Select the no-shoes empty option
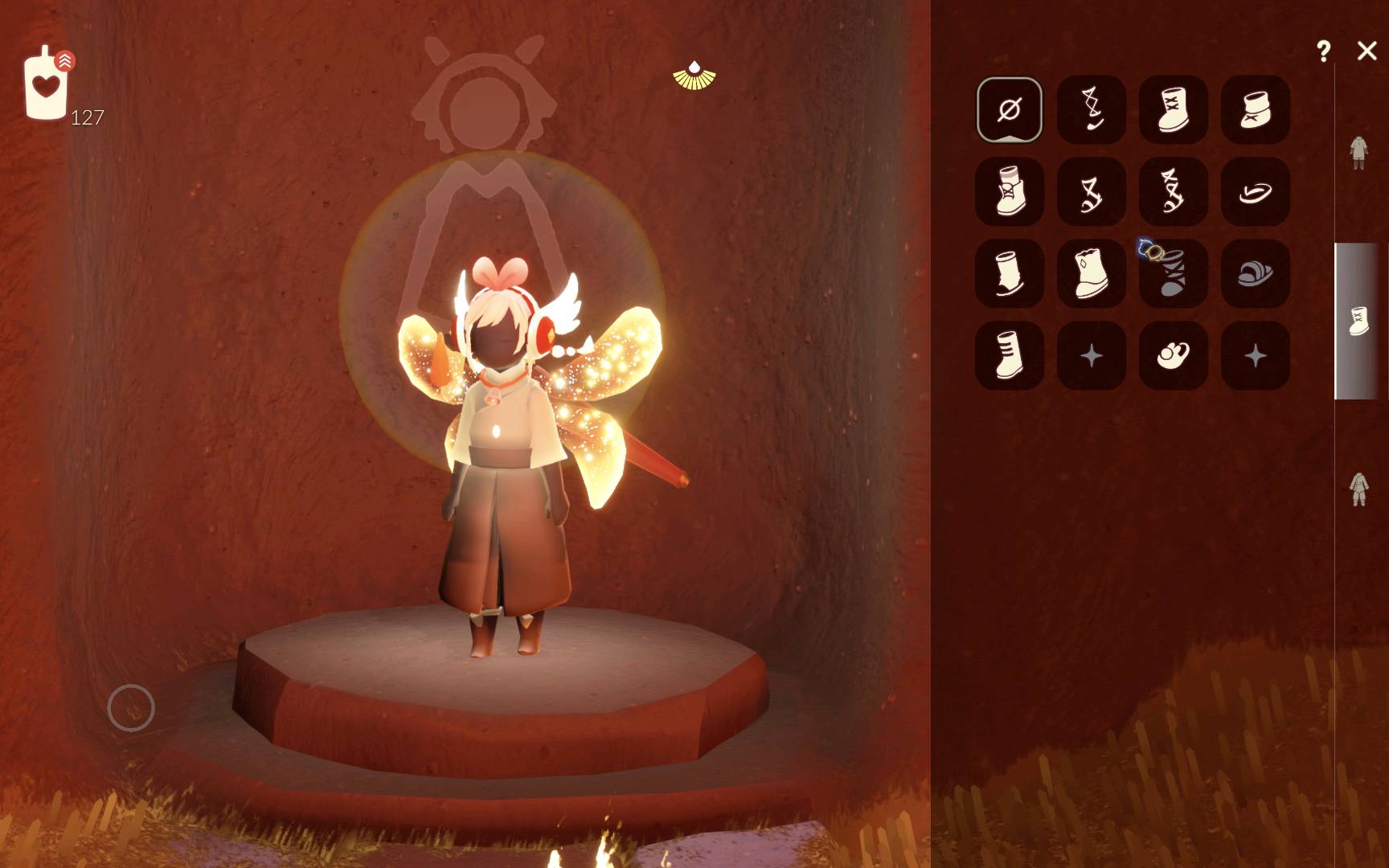Viewport: 1389px width, 868px height. [x=1010, y=109]
